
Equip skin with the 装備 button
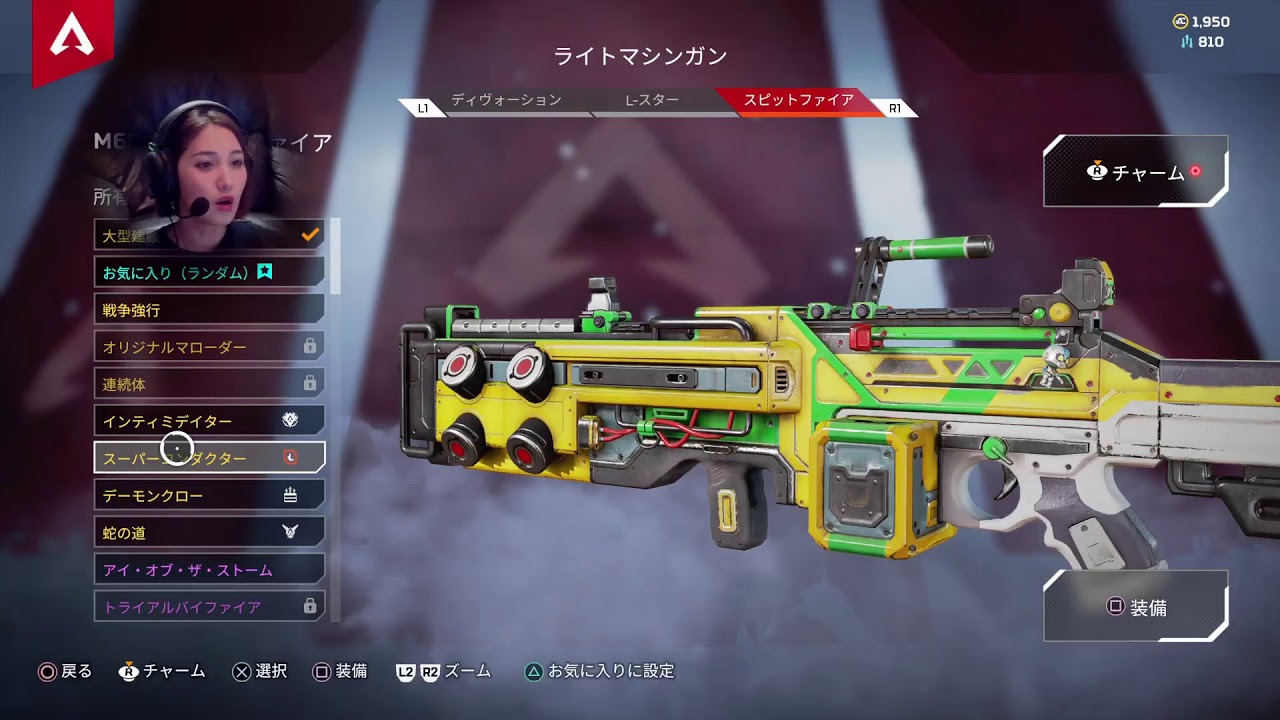pyautogui.click(x=1135, y=606)
